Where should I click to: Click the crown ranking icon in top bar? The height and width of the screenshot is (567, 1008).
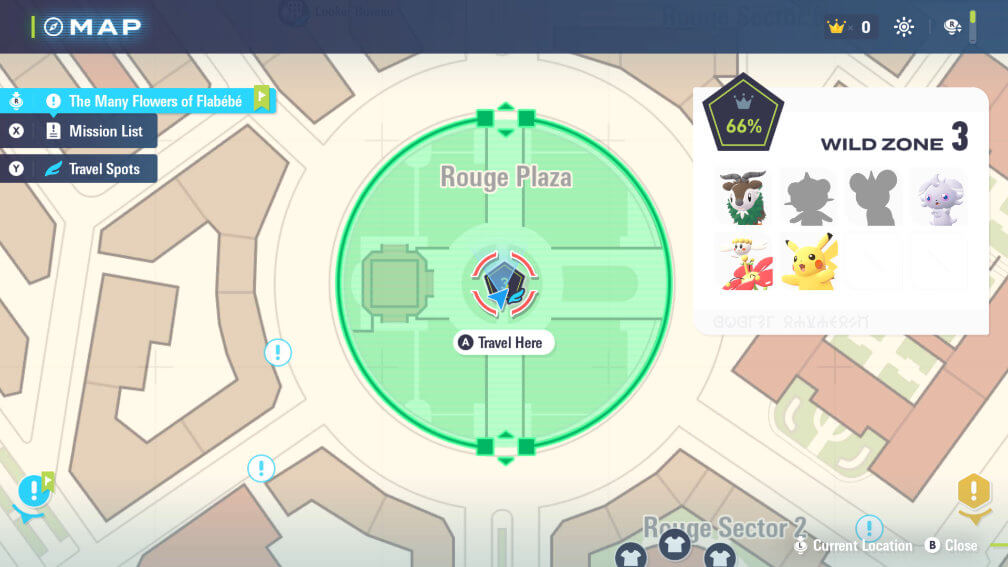click(838, 27)
